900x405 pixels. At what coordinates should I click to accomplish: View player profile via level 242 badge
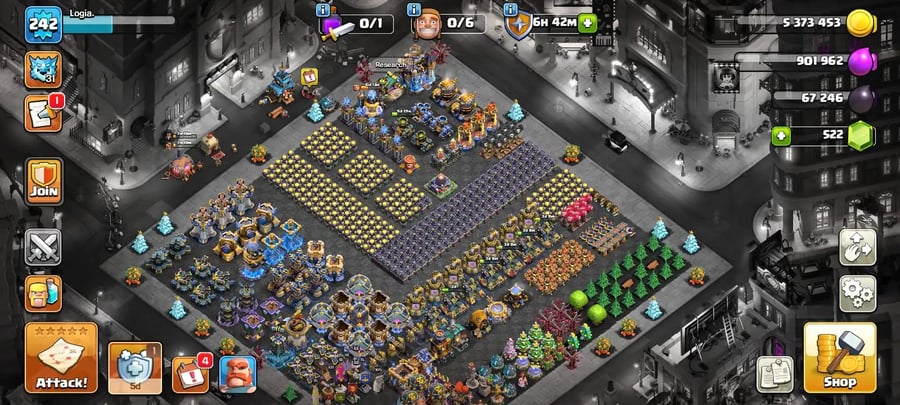point(43,24)
